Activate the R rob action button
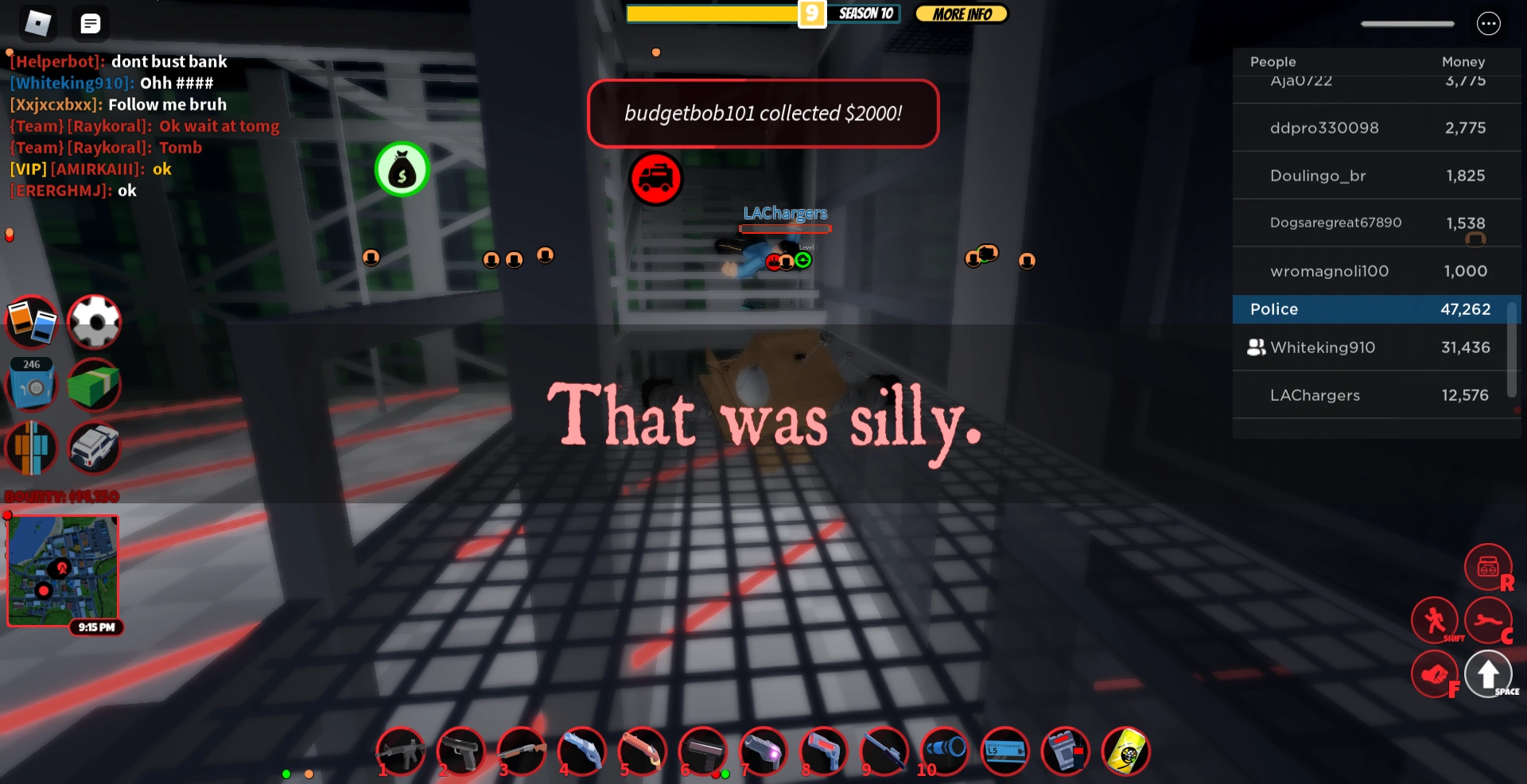 pyautogui.click(x=1488, y=567)
